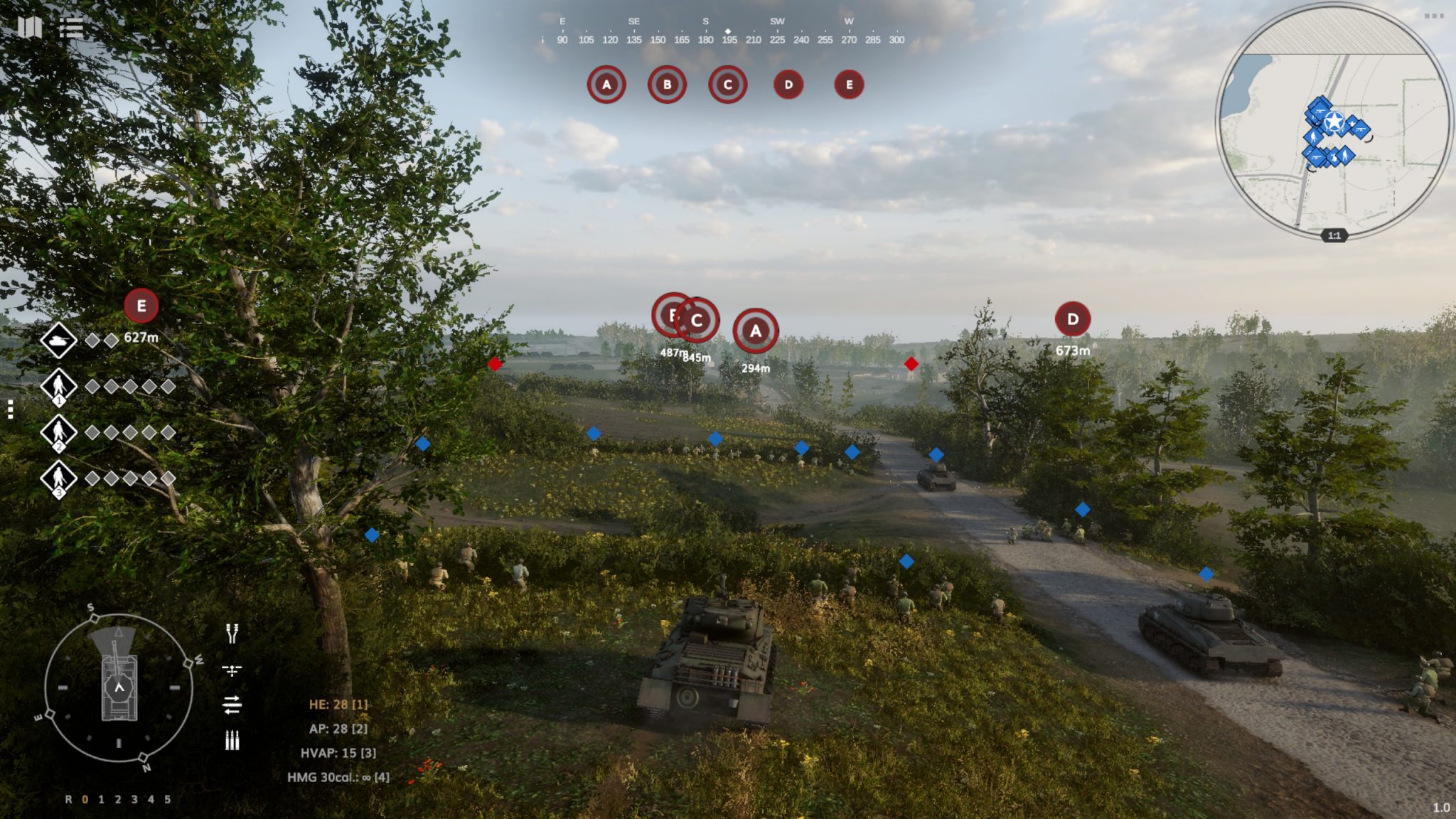Open the list menu icon
The image size is (1456, 819).
point(71,28)
